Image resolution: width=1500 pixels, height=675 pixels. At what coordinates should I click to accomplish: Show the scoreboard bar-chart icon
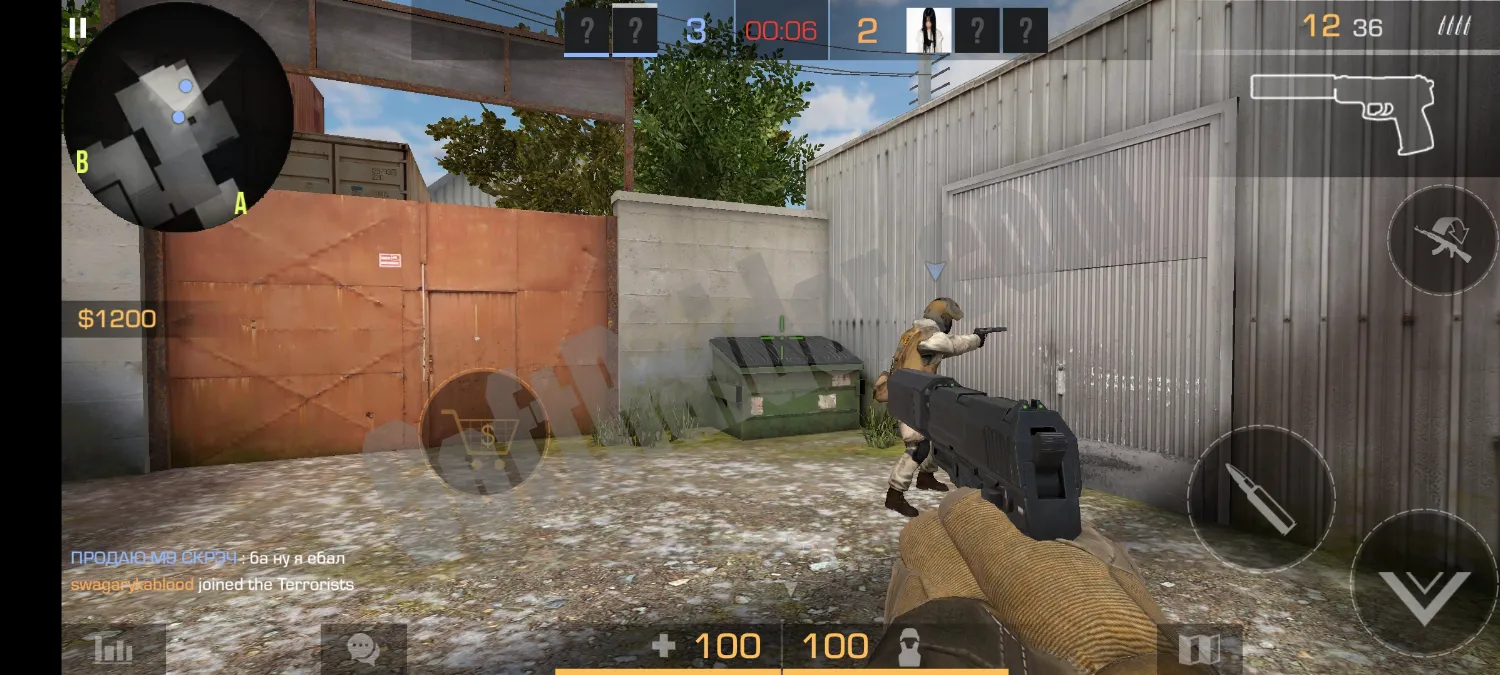113,650
